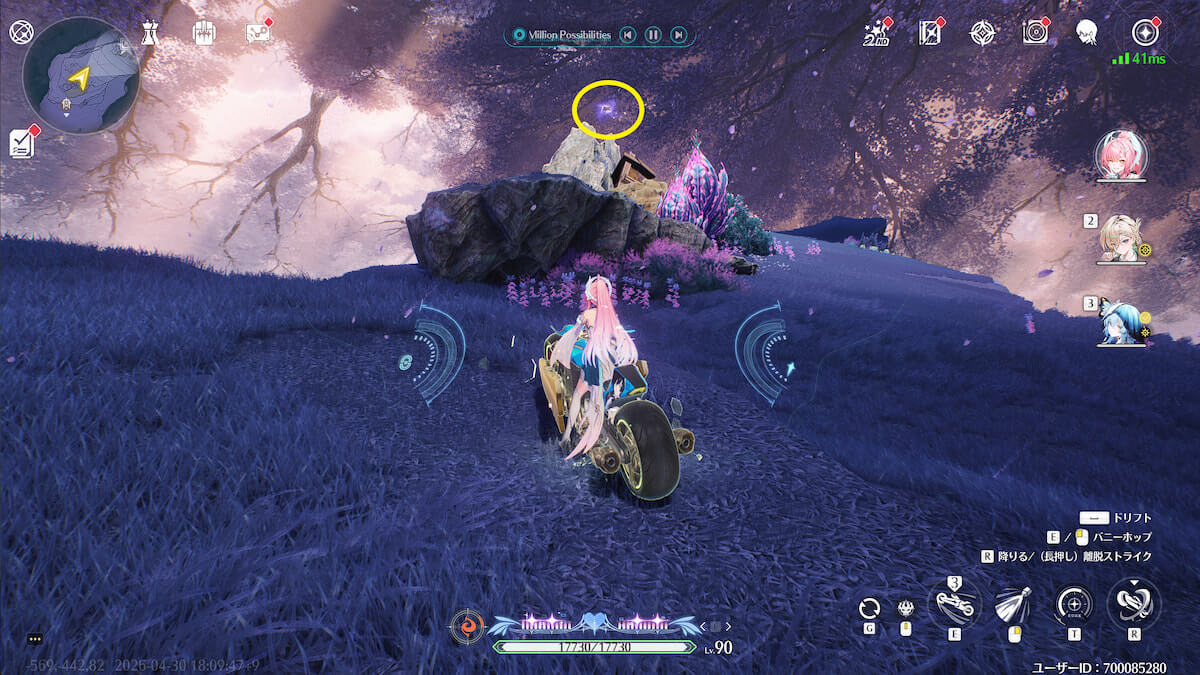Open the orbit globe icon beside minimap

tap(21, 32)
